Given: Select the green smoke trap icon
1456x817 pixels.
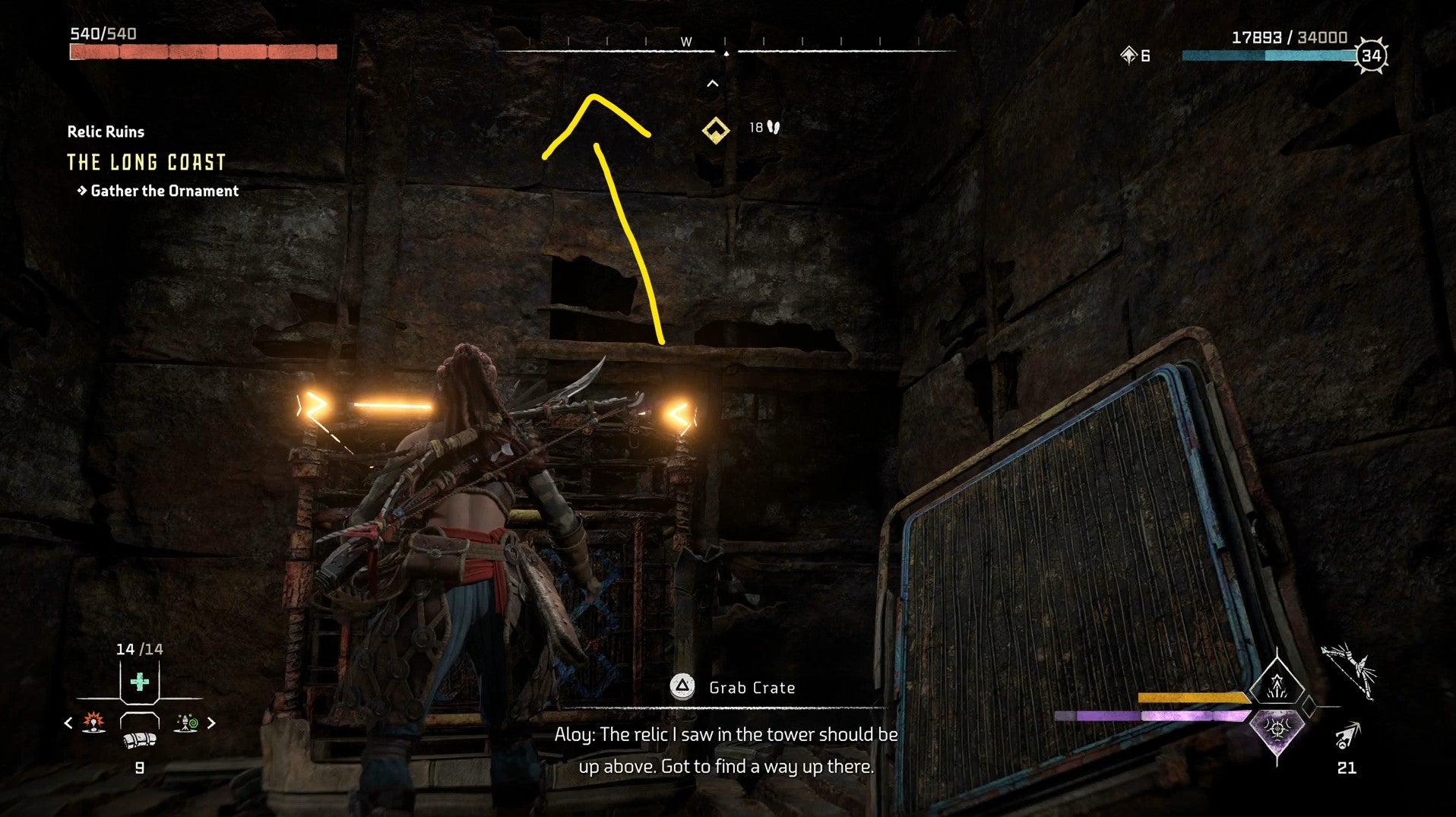Looking at the screenshot, I should tap(185, 722).
